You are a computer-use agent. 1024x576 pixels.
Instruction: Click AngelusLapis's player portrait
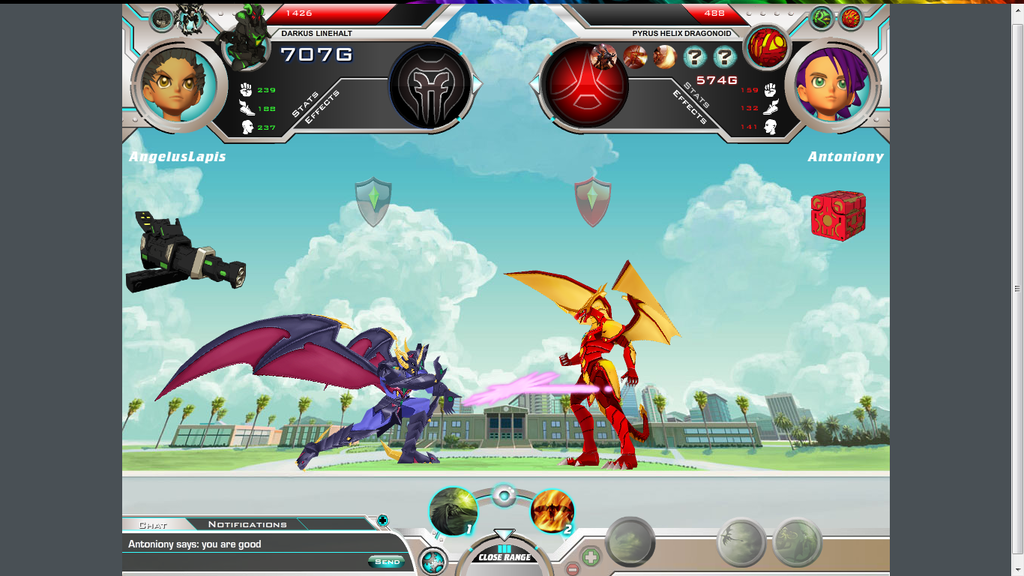(x=176, y=85)
